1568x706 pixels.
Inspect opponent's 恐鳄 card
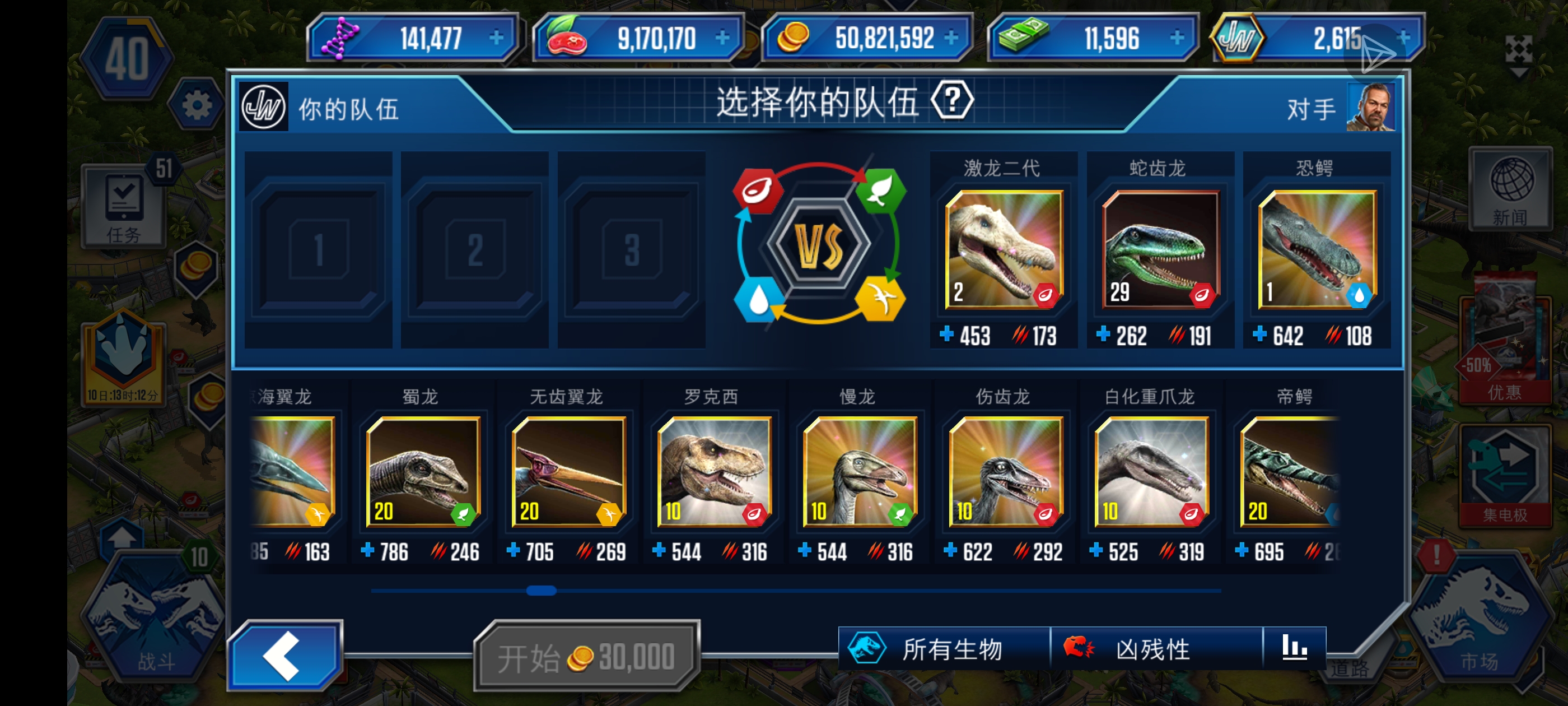click(x=1317, y=249)
